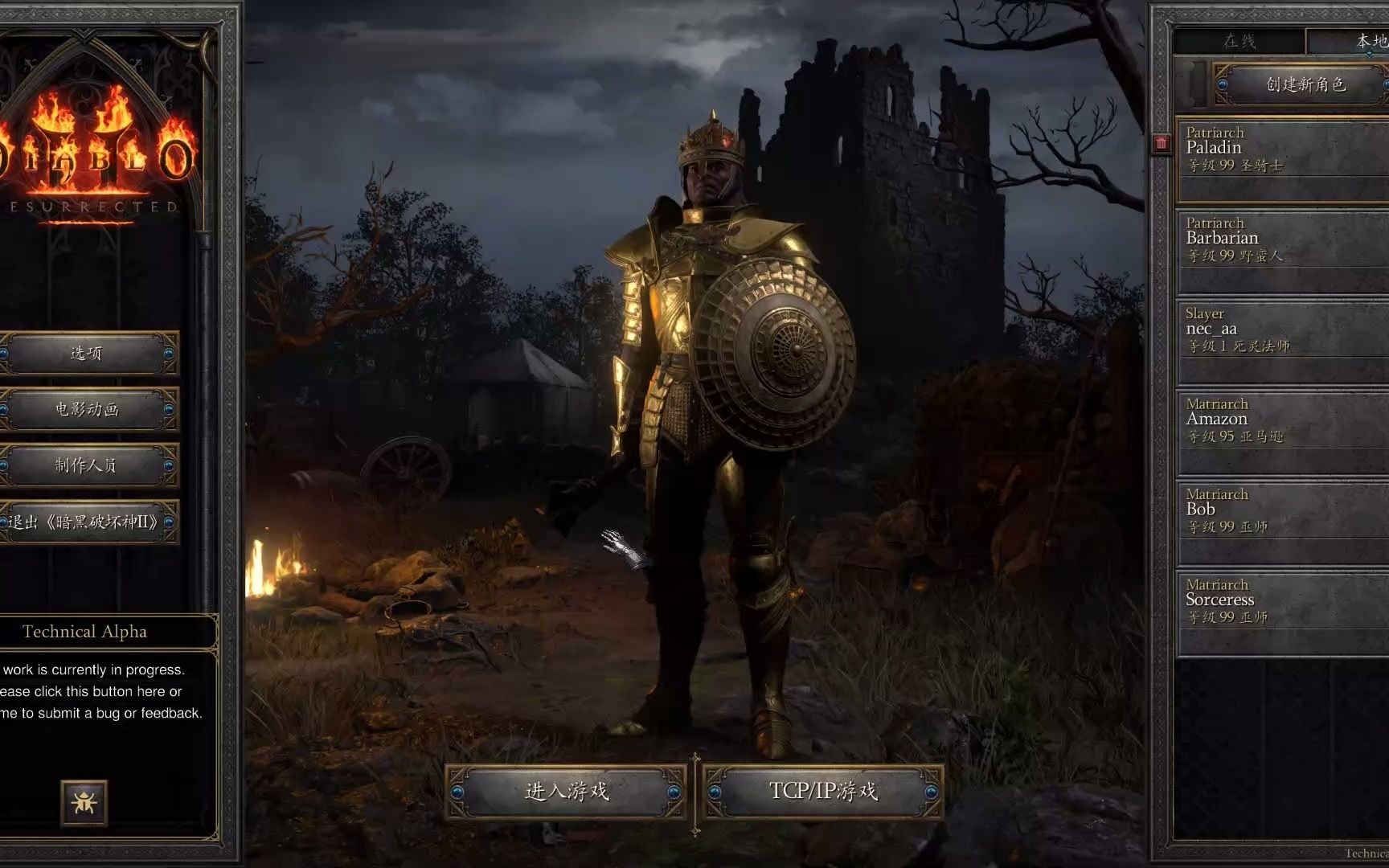The height and width of the screenshot is (868, 1389).
Task: Select the Amazon character entry
Action: (1282, 431)
